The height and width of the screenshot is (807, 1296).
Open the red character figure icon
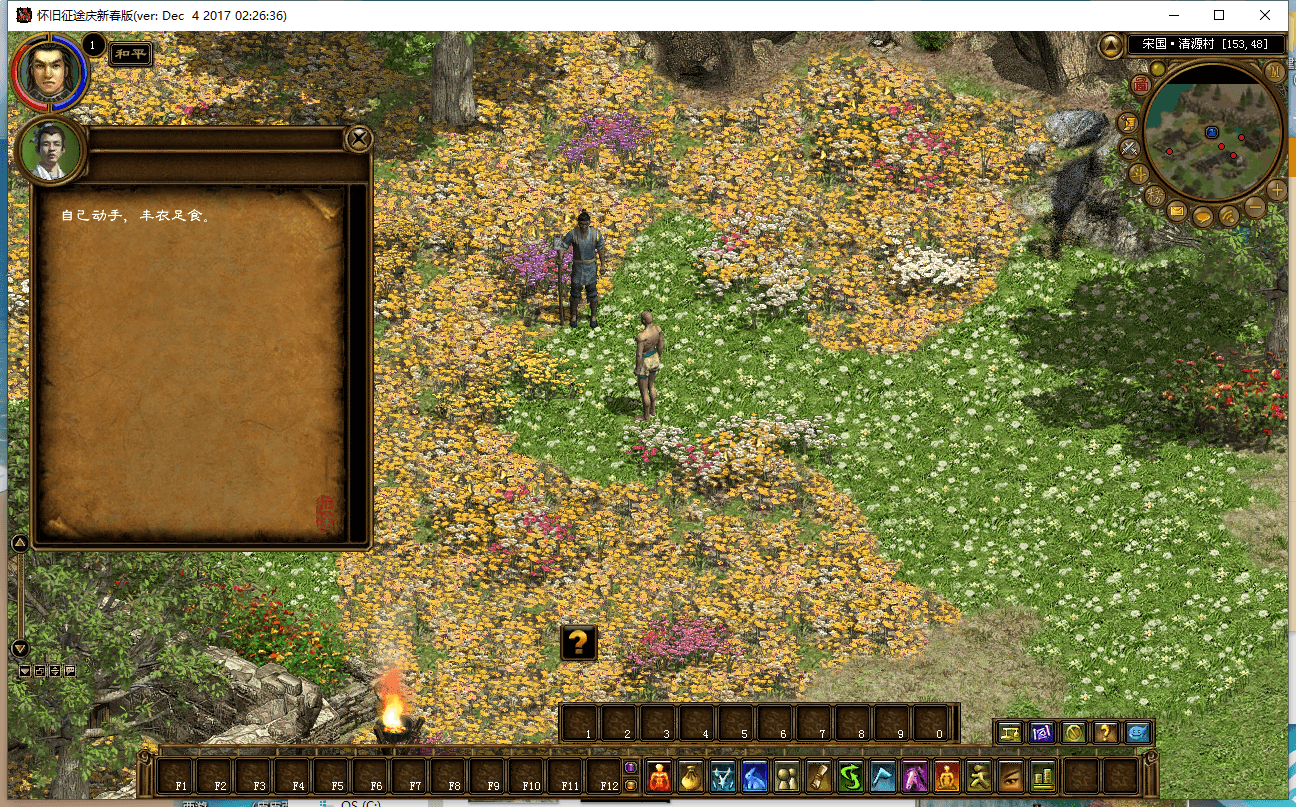tap(659, 776)
